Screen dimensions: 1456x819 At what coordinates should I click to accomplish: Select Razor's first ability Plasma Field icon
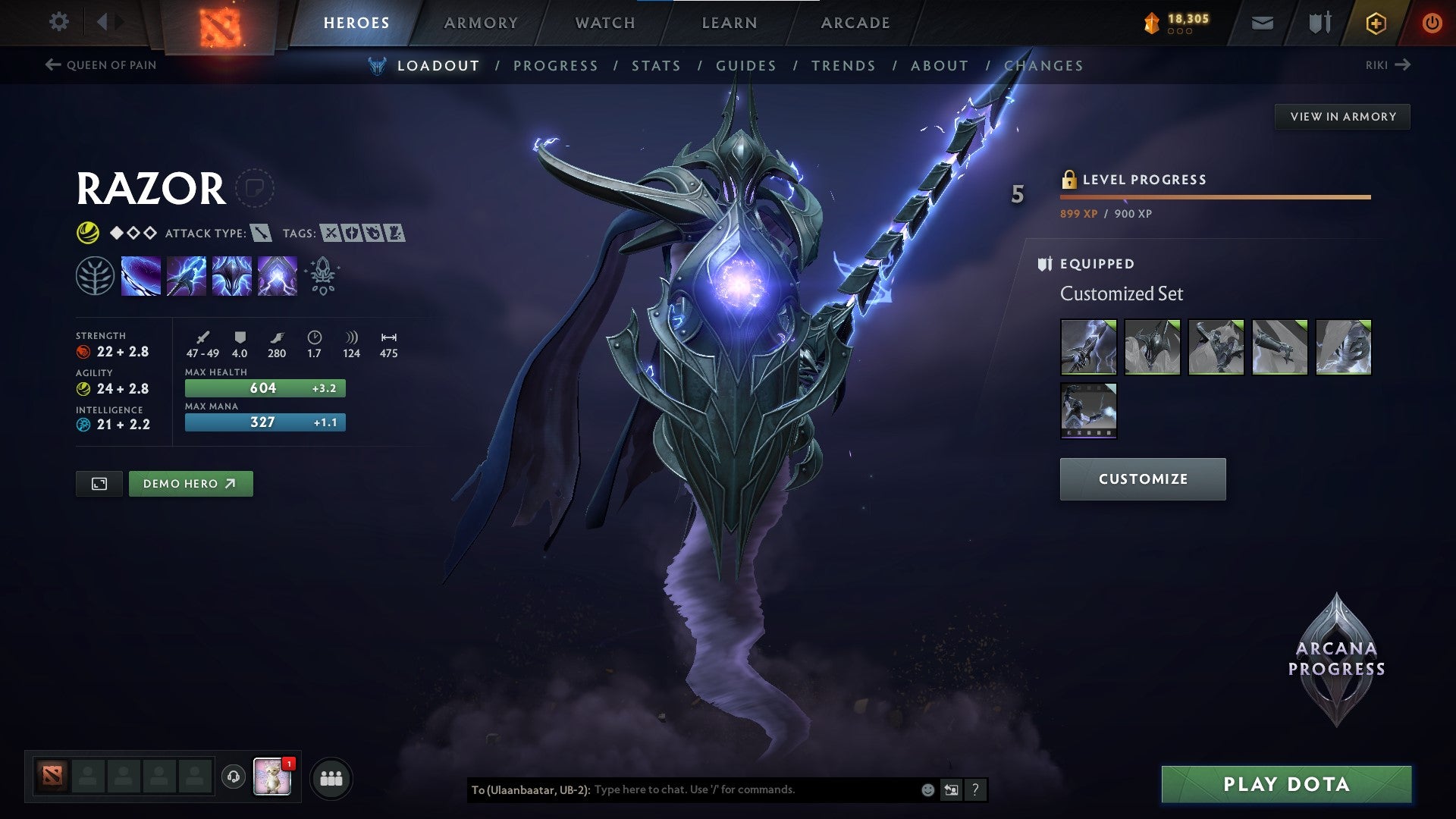(x=140, y=275)
